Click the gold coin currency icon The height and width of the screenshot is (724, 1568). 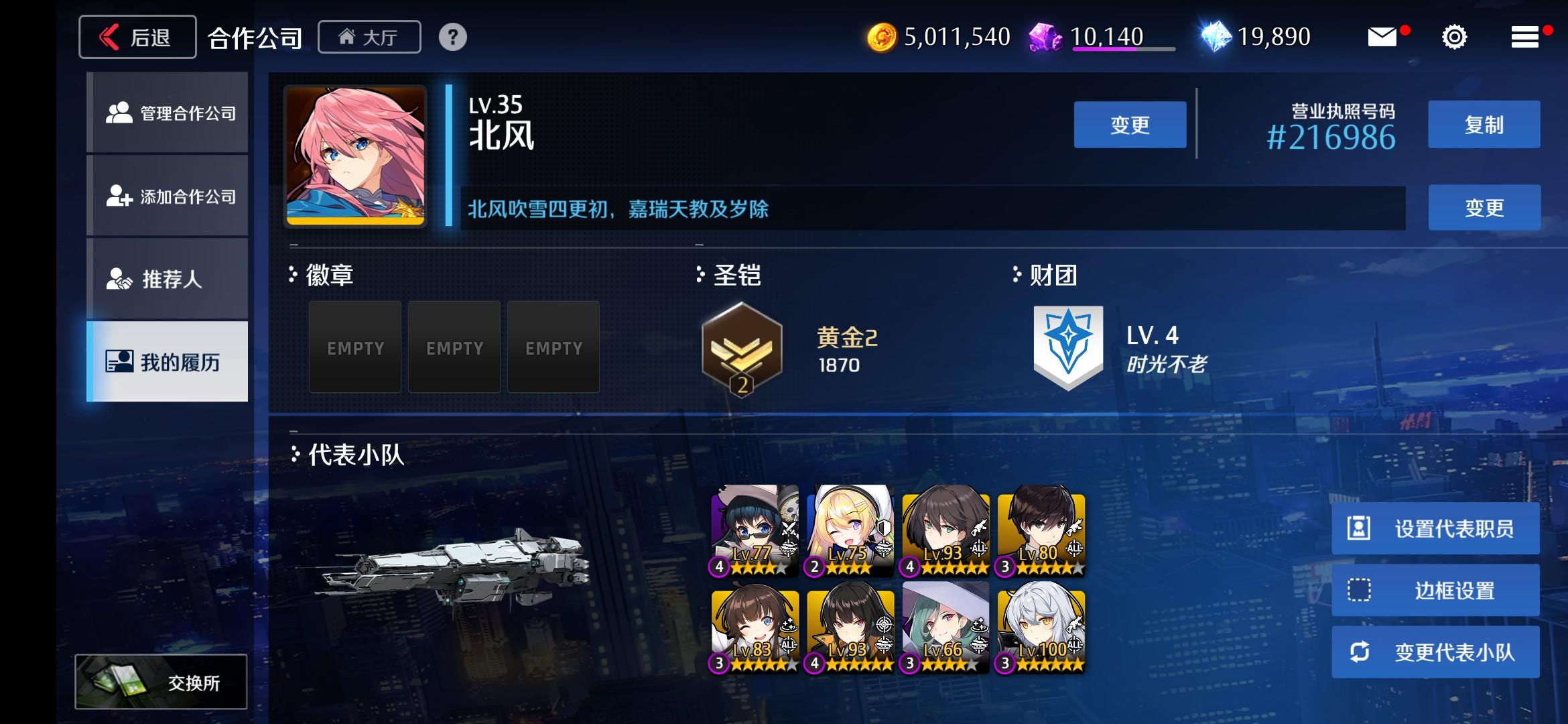885,37
